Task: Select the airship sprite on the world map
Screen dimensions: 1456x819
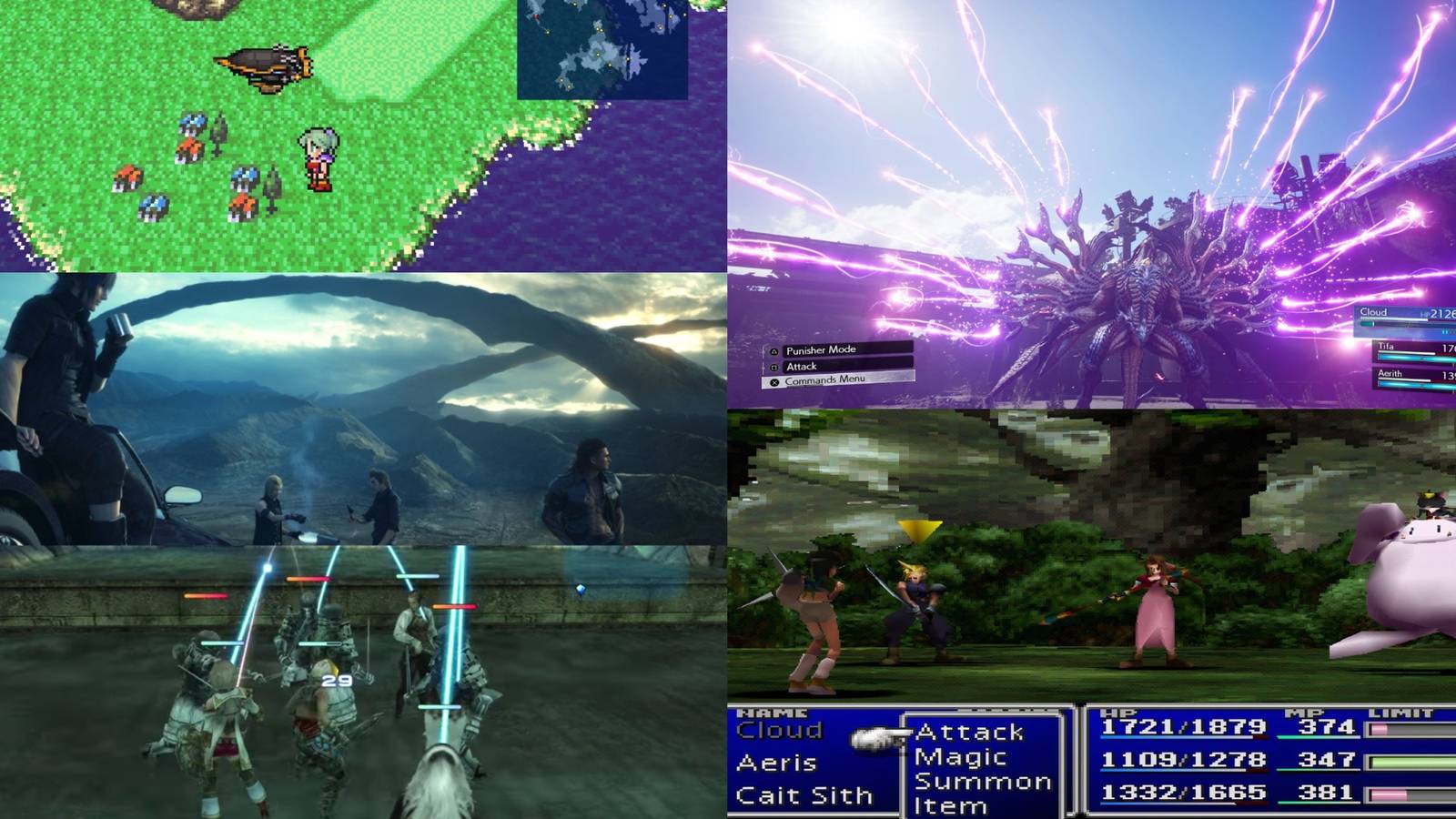Action: click(x=264, y=68)
